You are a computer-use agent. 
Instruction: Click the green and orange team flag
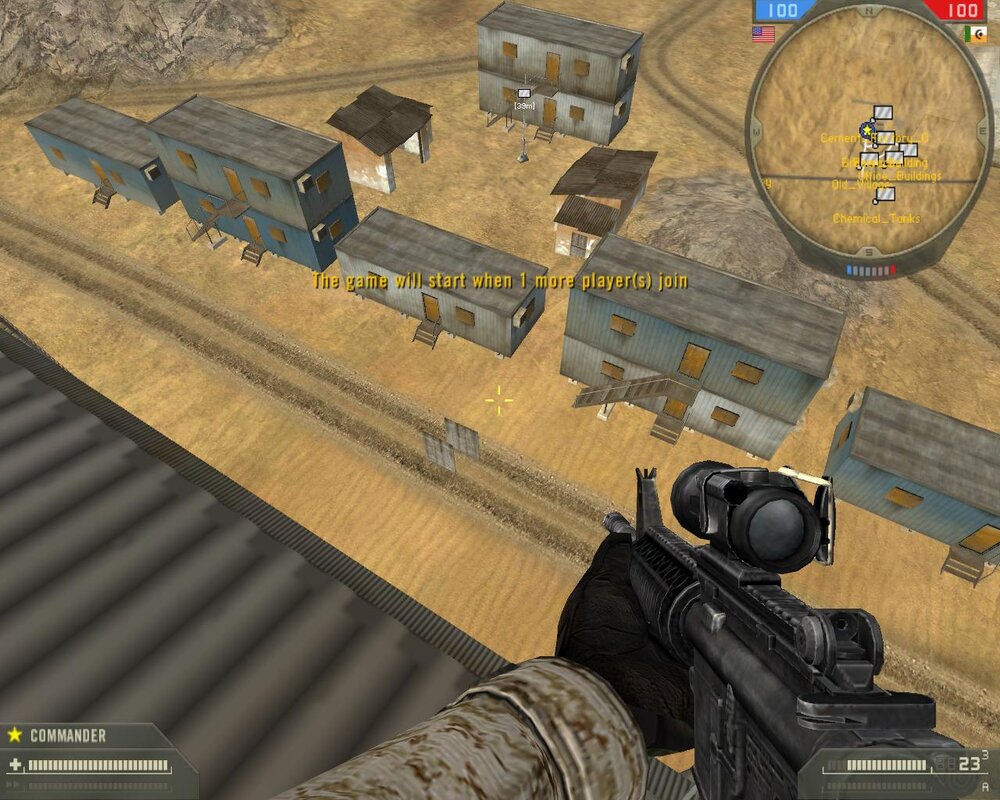pos(974,34)
